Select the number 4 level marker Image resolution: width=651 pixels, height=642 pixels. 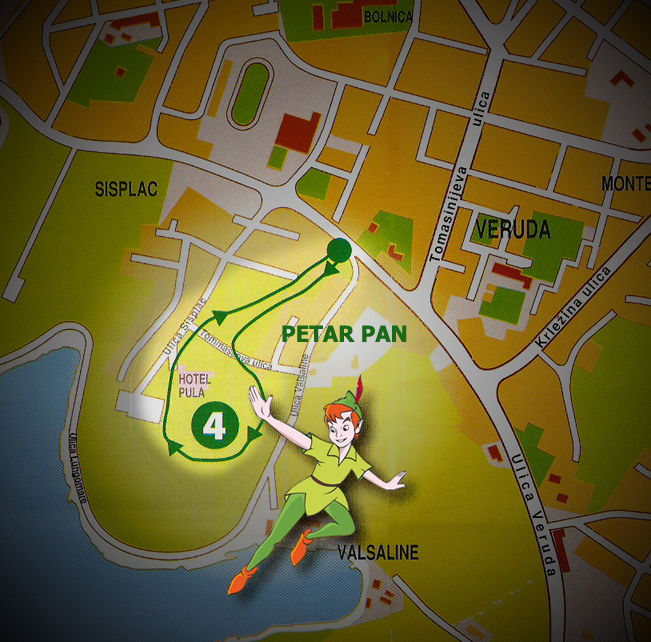pos(215,425)
